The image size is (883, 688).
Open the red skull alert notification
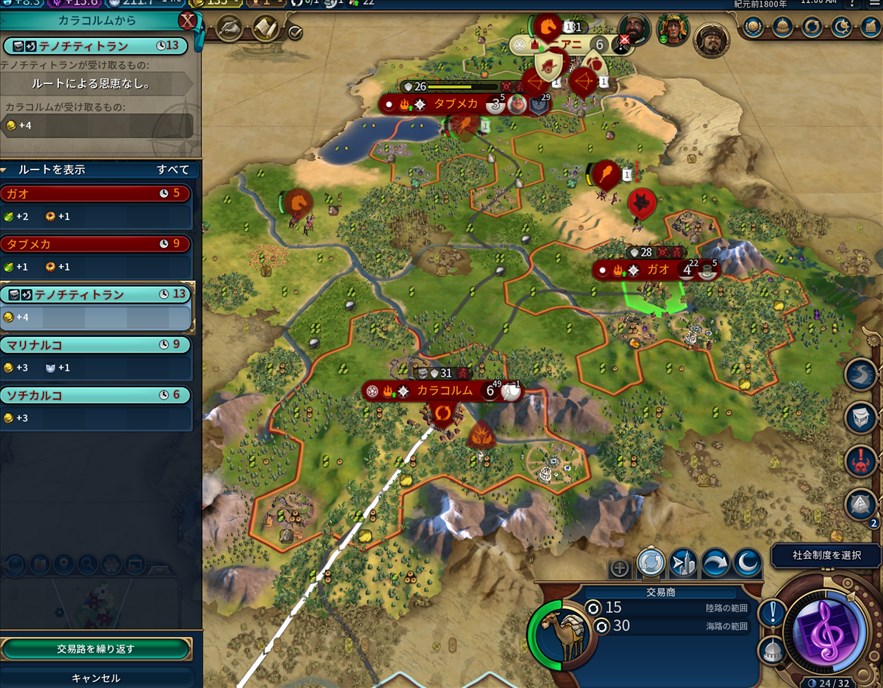tap(860, 461)
